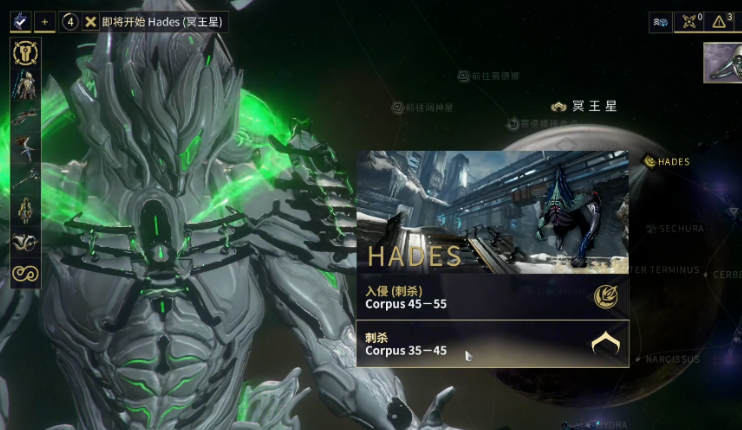Open the chat bubbles icon
The width and height of the screenshot is (742, 430).
tap(660, 21)
